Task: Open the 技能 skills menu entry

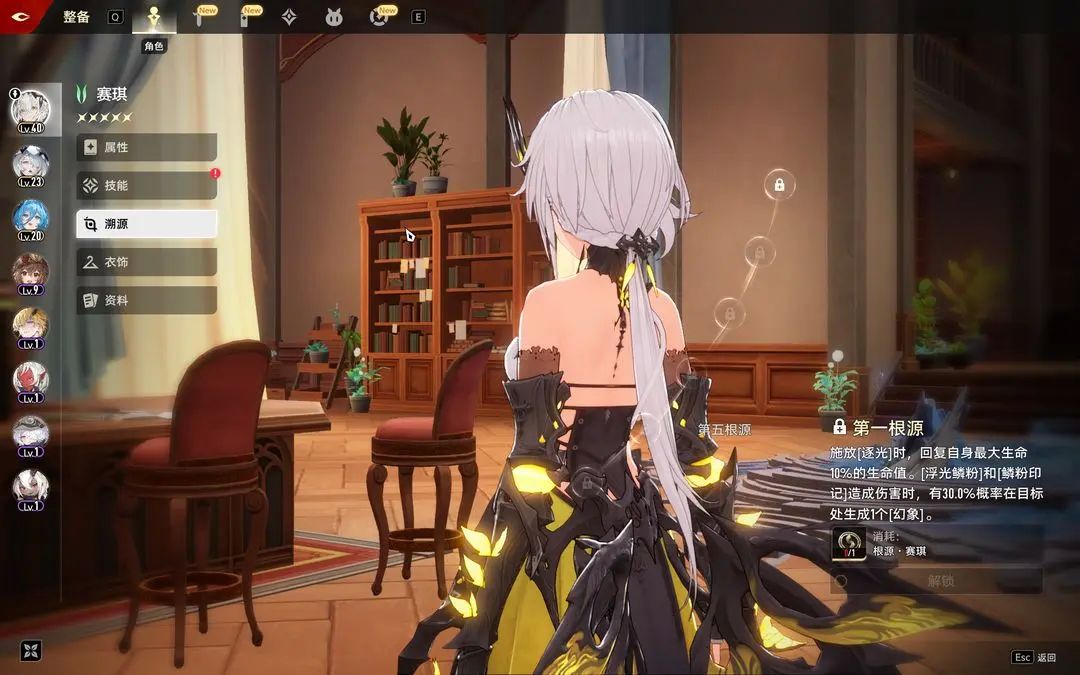Action: pos(146,185)
